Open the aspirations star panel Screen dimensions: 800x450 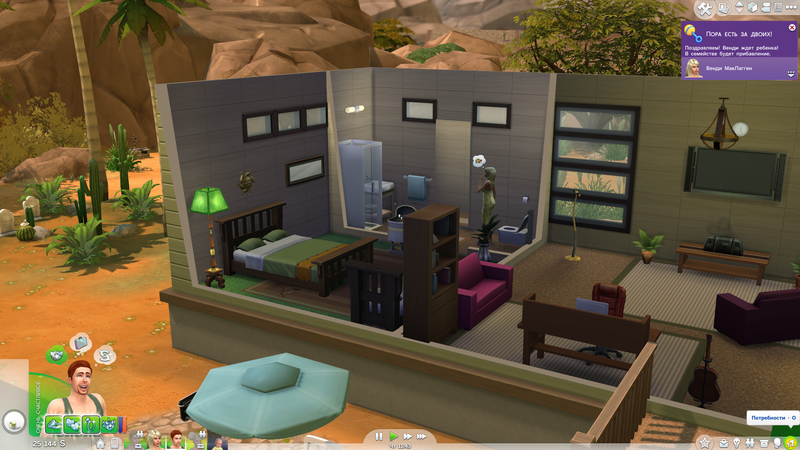click(x=704, y=442)
